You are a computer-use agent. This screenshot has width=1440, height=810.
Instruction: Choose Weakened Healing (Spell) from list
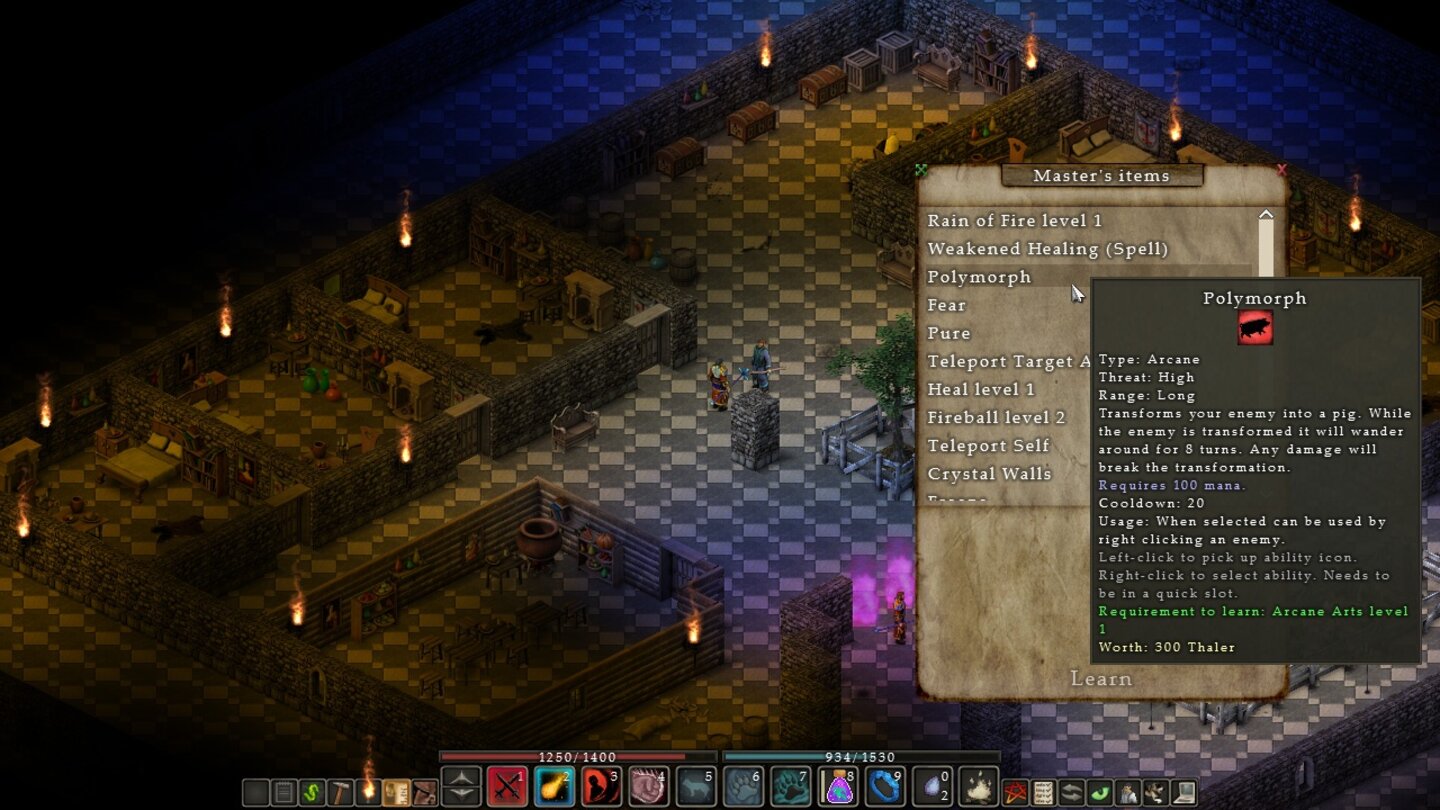click(1047, 249)
